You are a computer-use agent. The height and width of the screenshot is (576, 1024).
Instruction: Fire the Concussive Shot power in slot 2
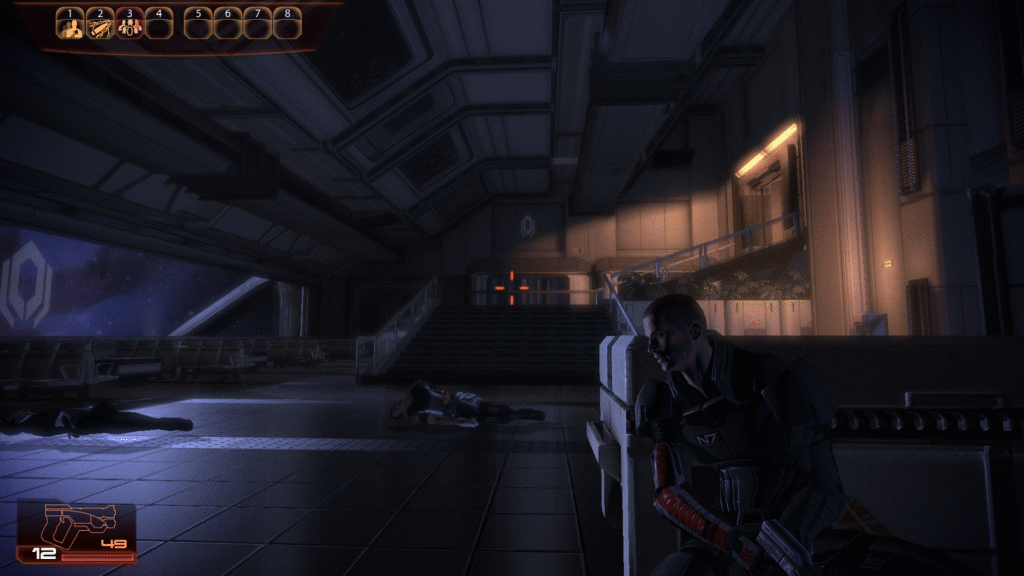[x=99, y=27]
